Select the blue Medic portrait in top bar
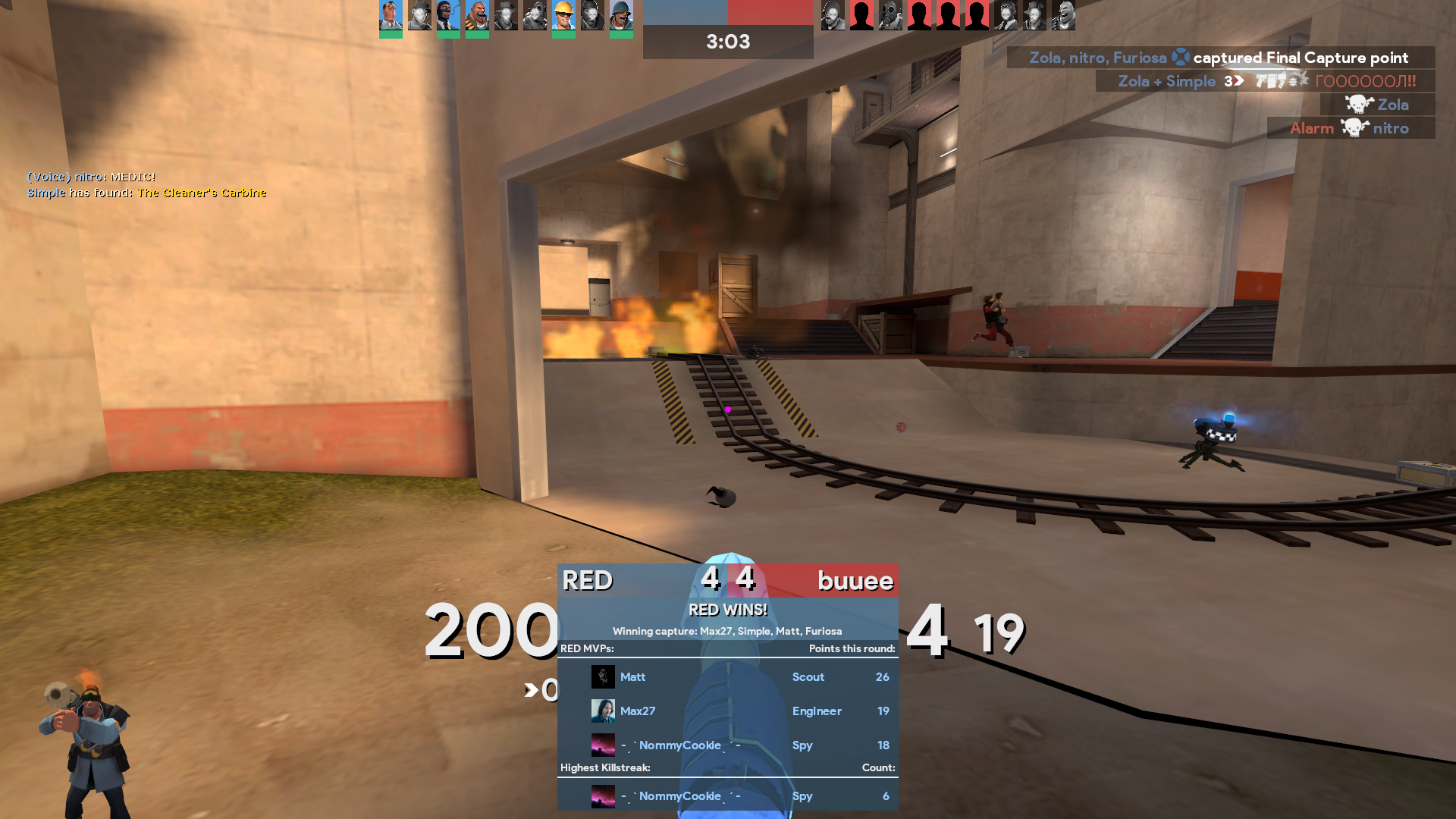The width and height of the screenshot is (1456, 819). tap(391, 15)
